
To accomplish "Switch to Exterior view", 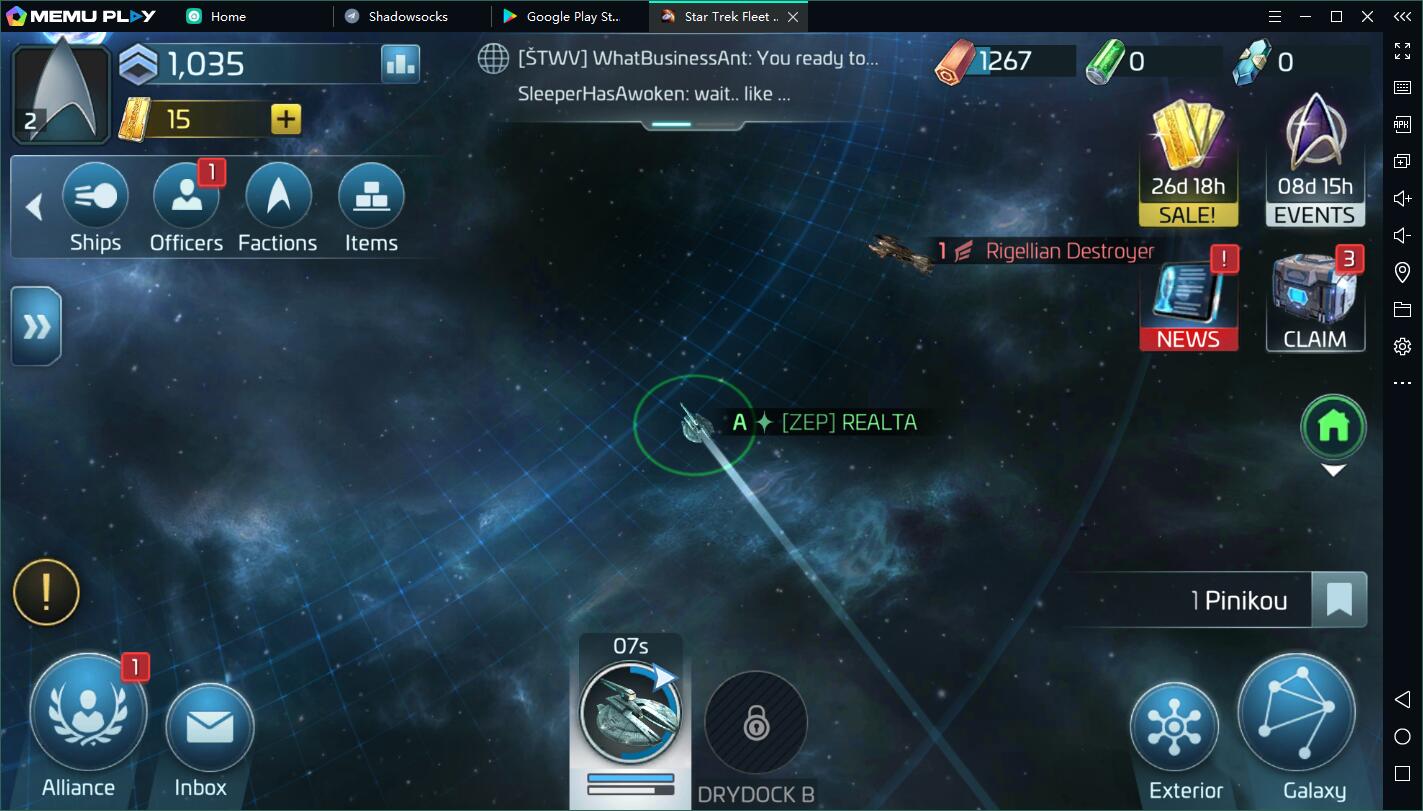I will pyautogui.click(x=1174, y=728).
